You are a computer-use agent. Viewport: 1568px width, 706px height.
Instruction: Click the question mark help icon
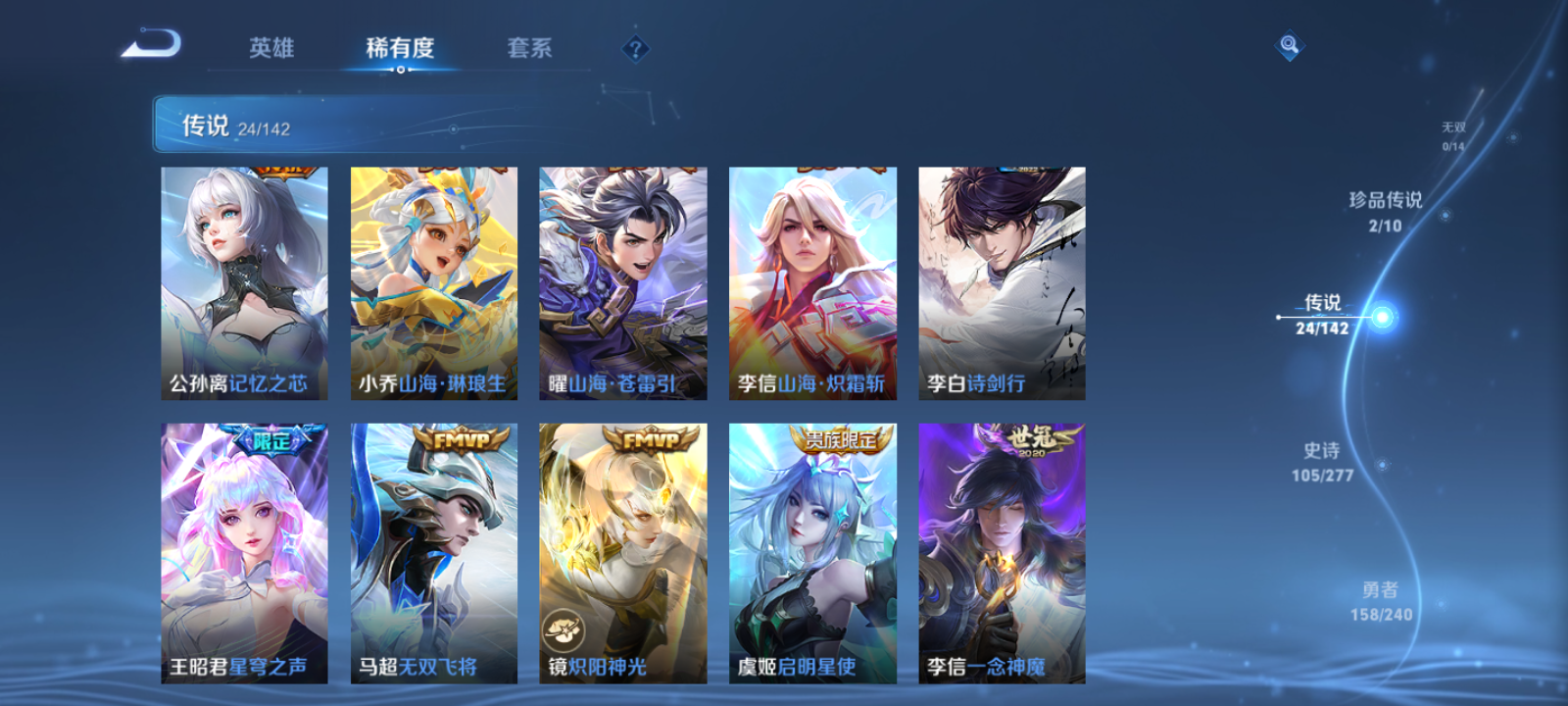633,47
